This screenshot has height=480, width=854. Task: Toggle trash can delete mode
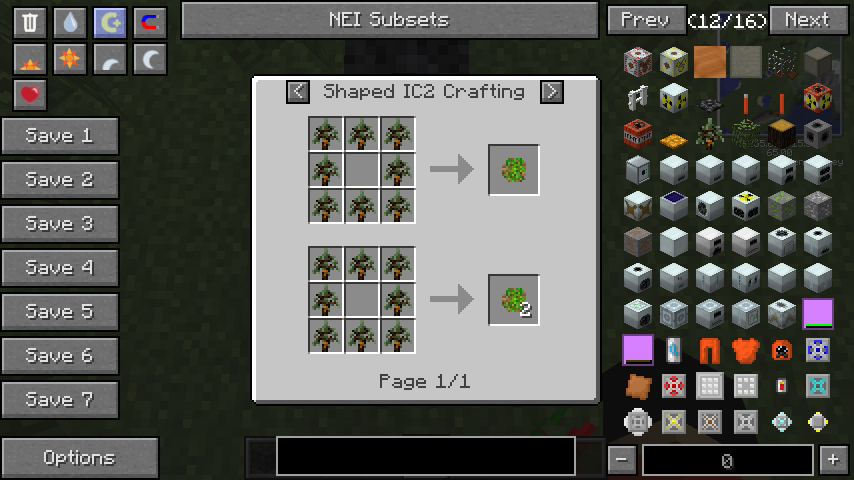click(30, 22)
